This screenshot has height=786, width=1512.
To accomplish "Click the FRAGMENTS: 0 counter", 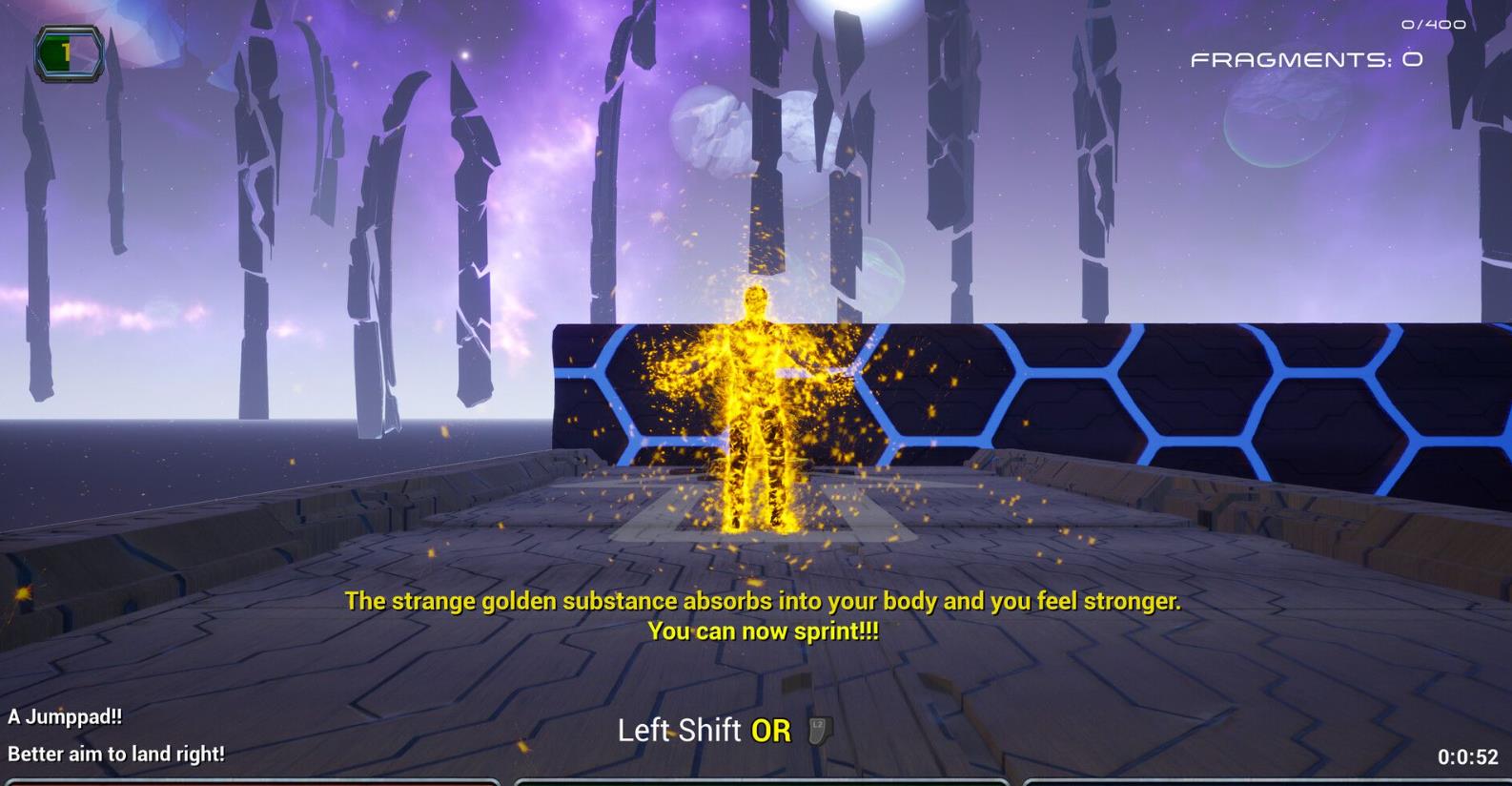I will click(1304, 59).
